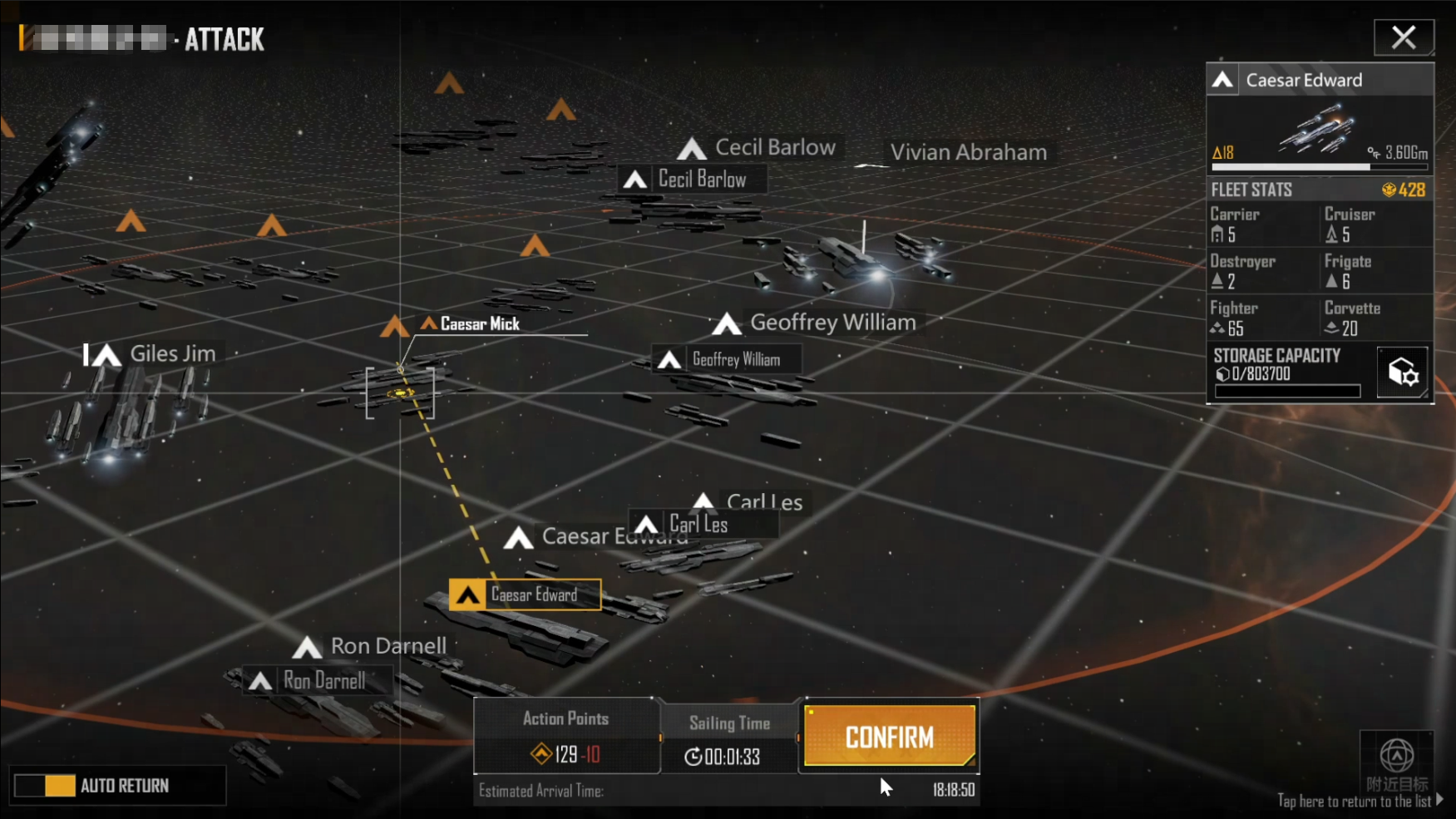Open Caesar Edward fleet details header
This screenshot has width=1456, height=819.
[x=1320, y=80]
